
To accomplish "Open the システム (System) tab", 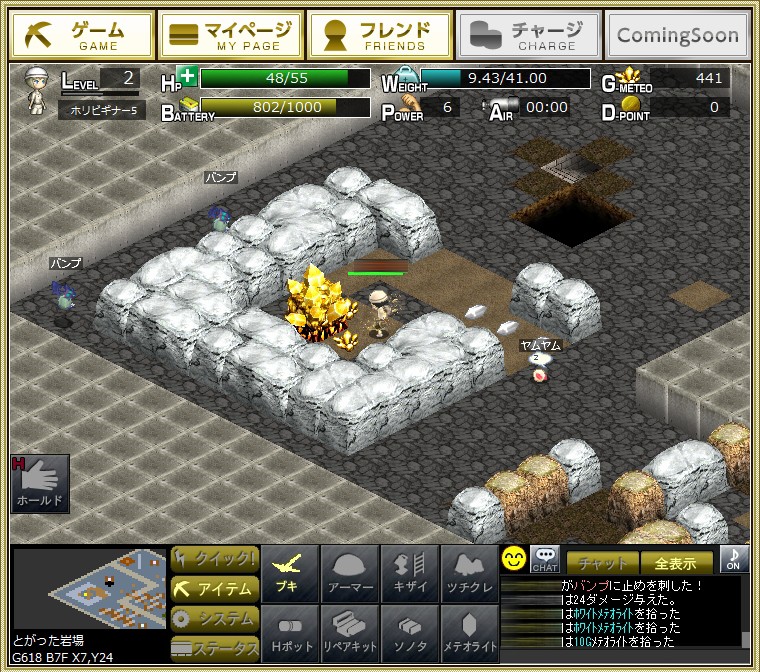I will point(214,619).
